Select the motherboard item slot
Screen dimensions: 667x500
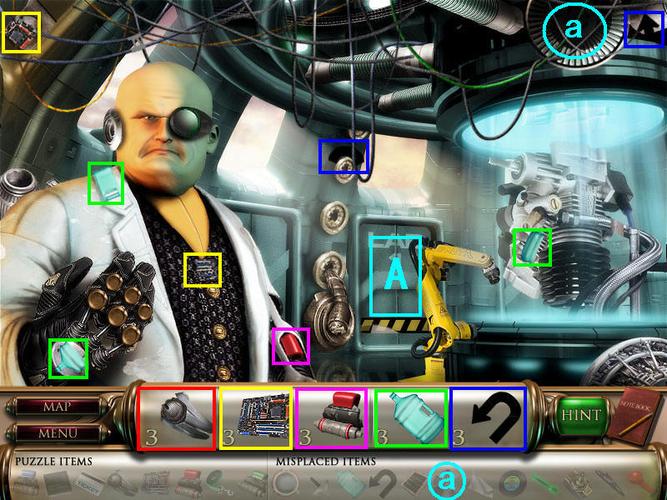coord(255,417)
